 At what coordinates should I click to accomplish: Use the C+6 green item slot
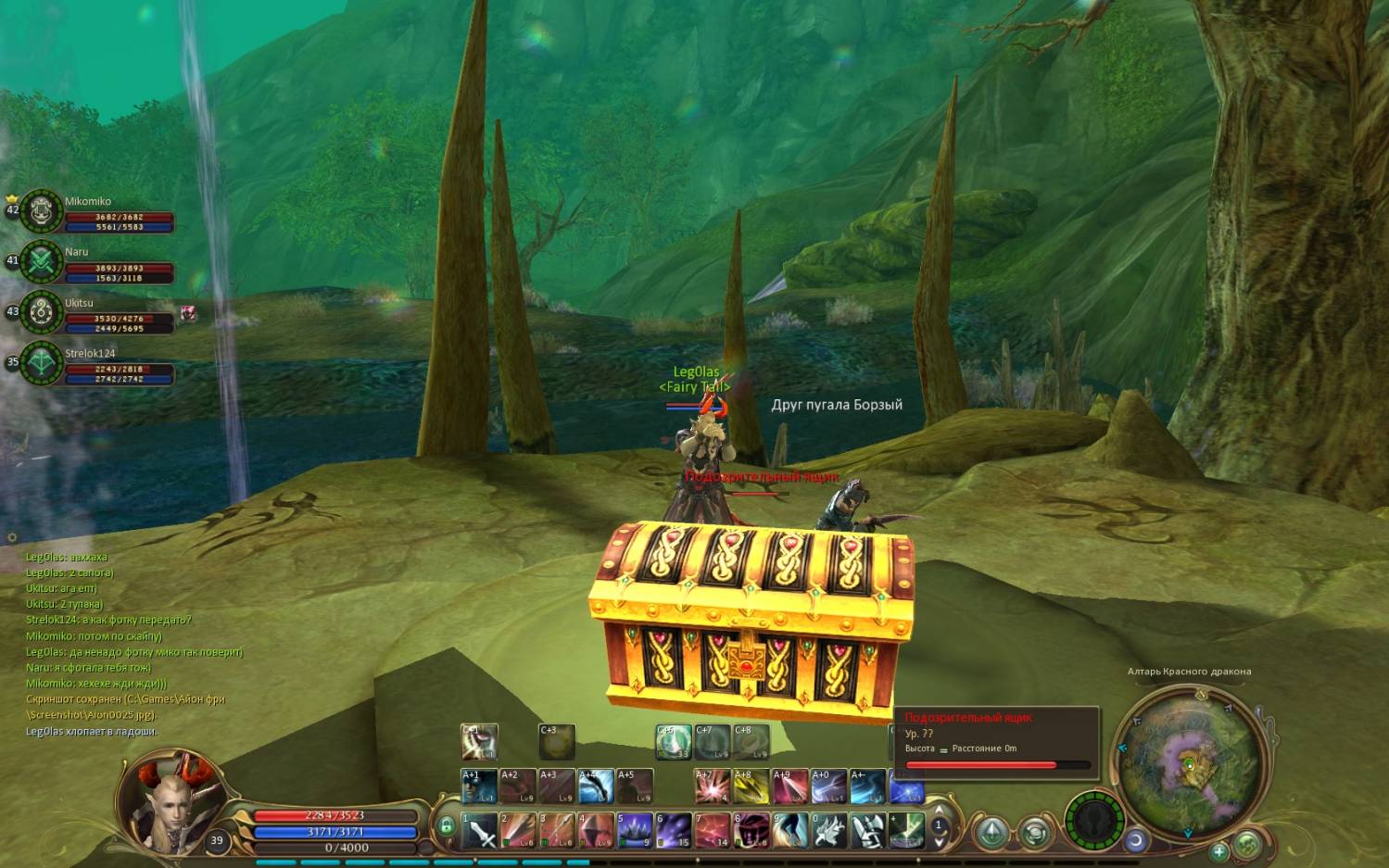(x=674, y=742)
